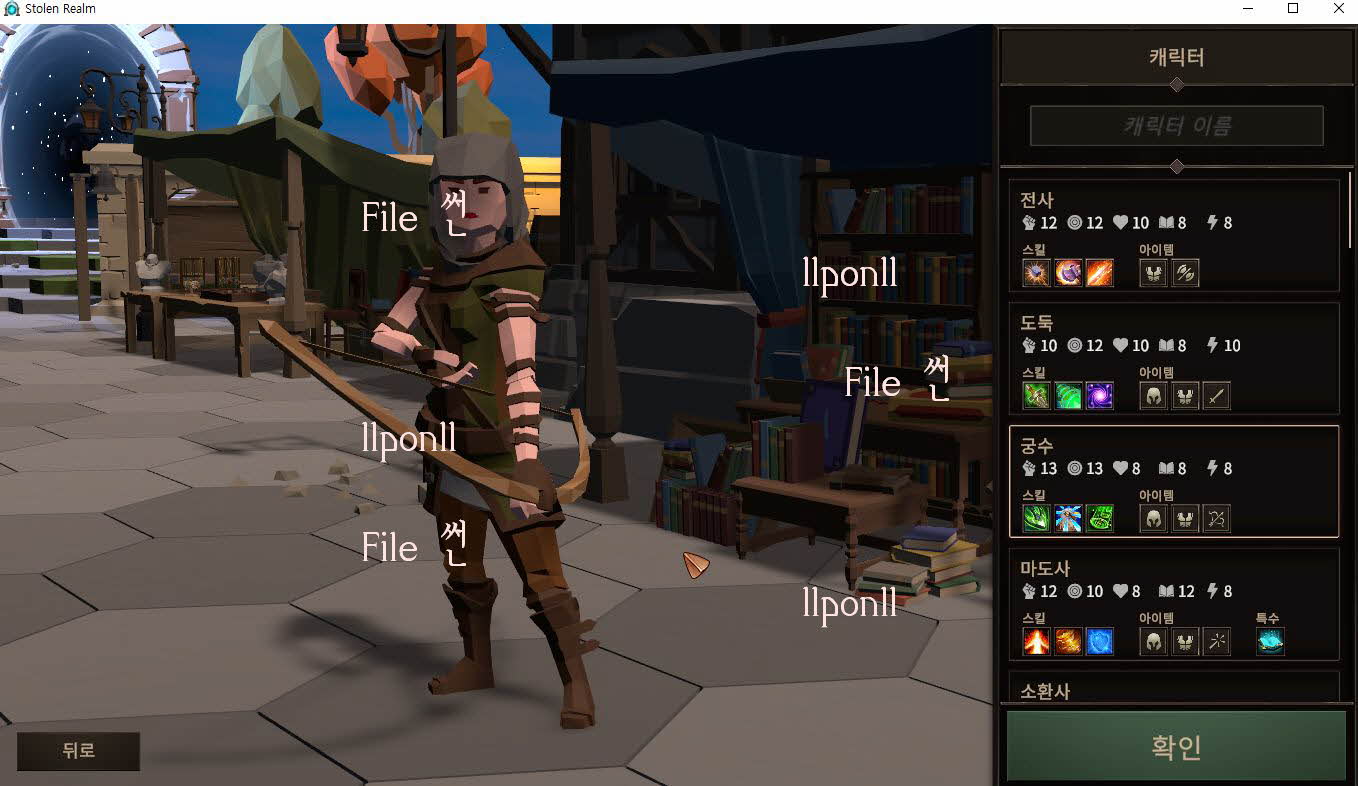Maximize the game window
This screenshot has width=1358, height=786.
(x=1293, y=9)
